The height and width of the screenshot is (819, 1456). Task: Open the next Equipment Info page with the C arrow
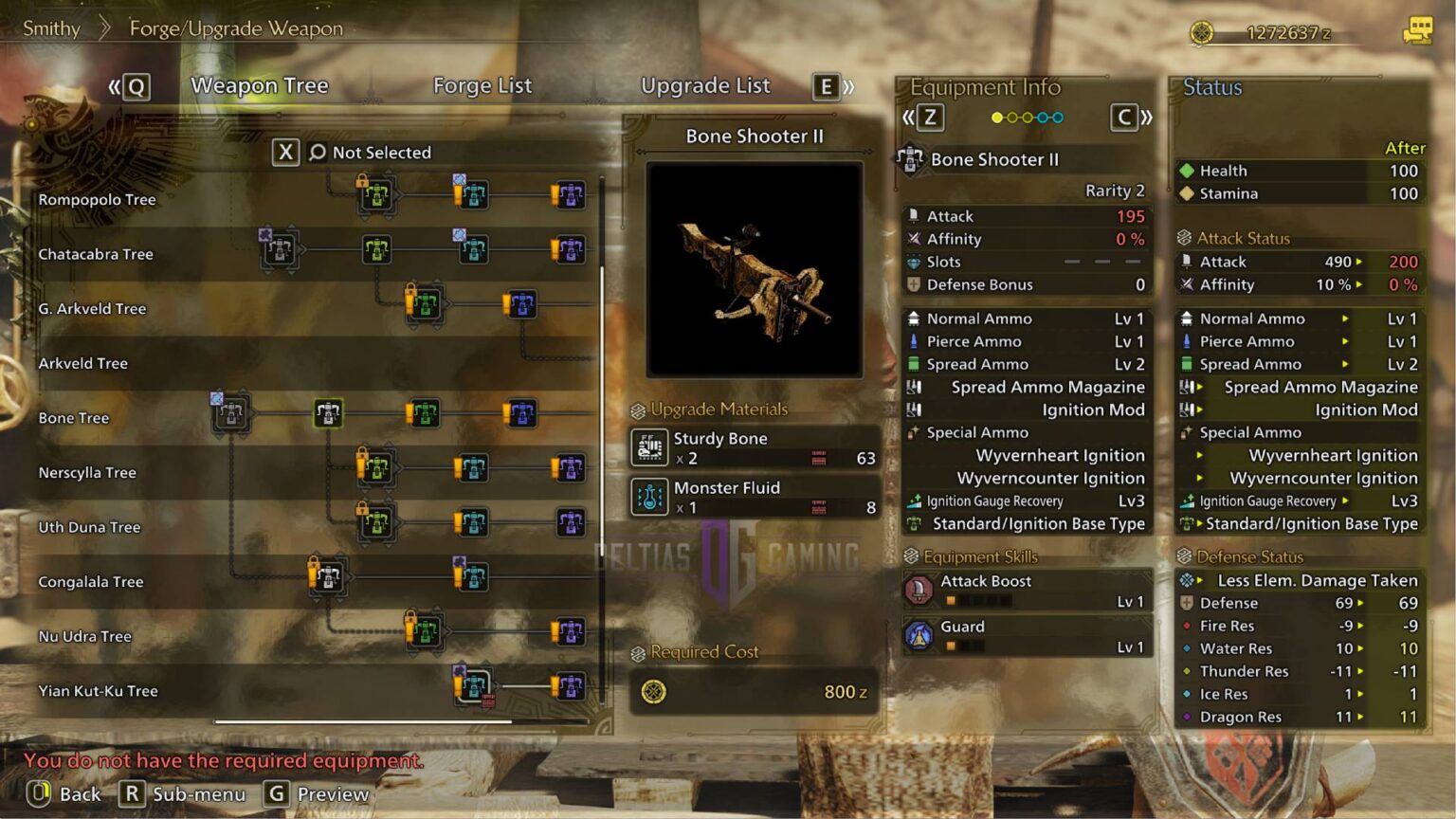click(x=1123, y=117)
